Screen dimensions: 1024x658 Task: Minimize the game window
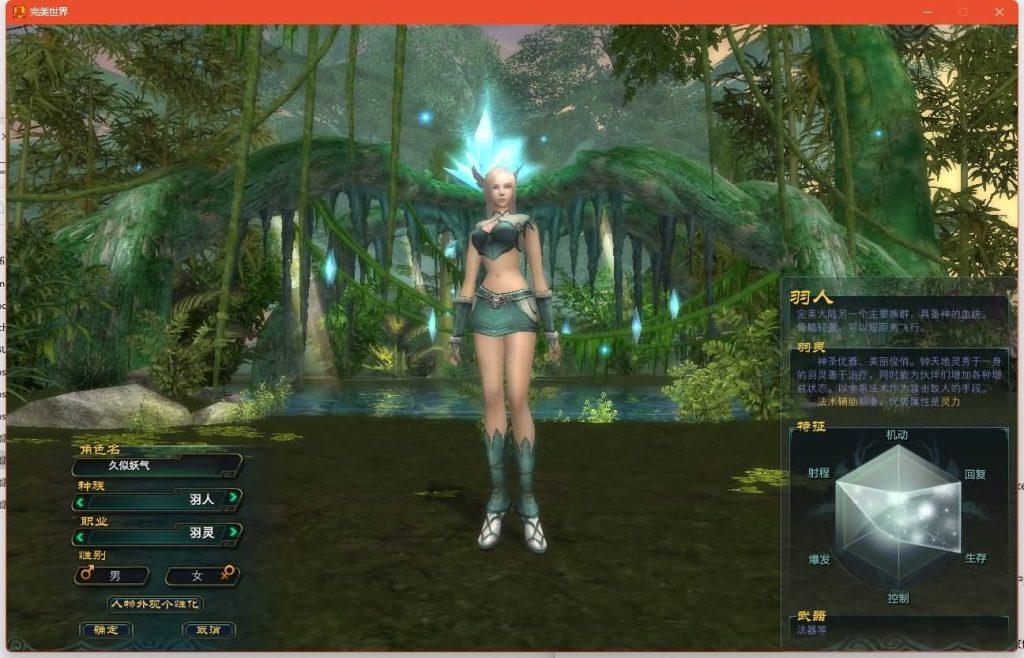pos(927,12)
